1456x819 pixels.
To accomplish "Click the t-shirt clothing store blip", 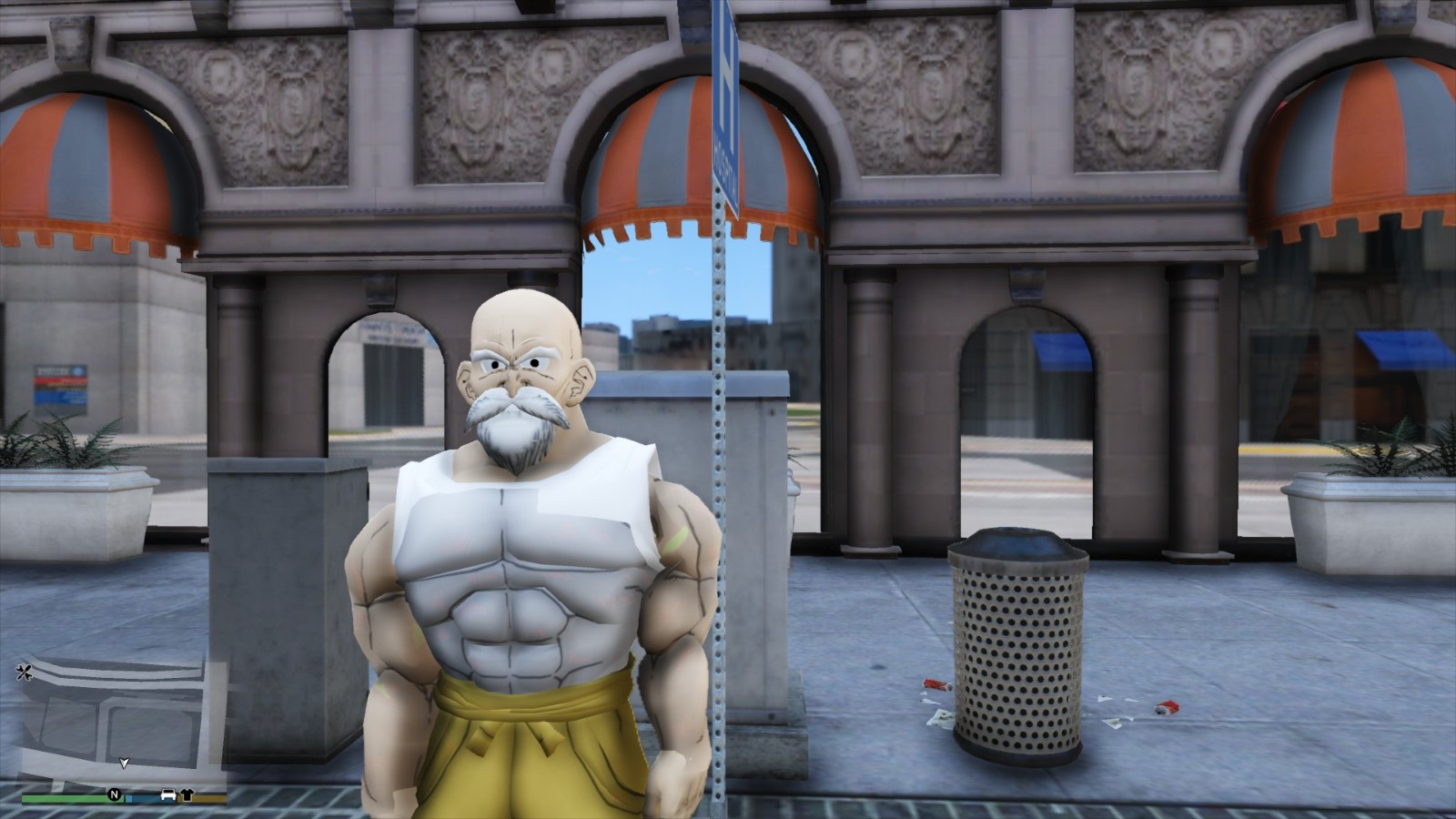I will click(x=187, y=796).
